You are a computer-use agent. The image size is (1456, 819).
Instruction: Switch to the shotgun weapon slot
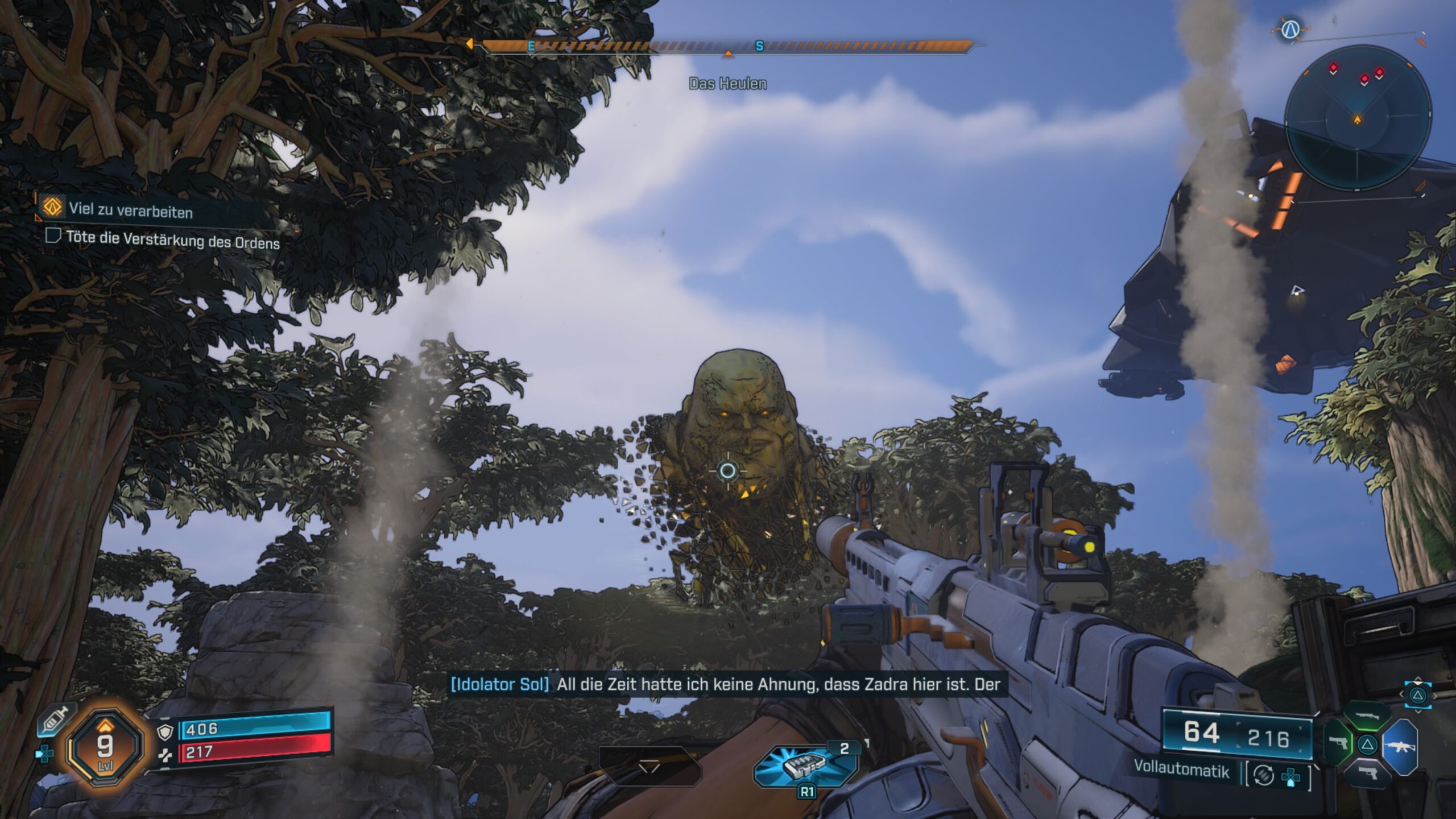1367,717
